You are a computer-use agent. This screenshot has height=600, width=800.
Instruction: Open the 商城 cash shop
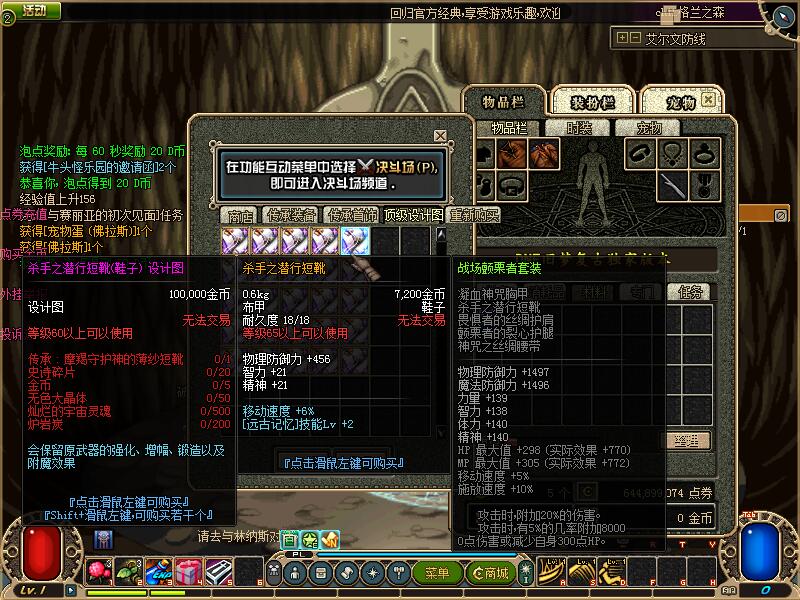(x=494, y=573)
